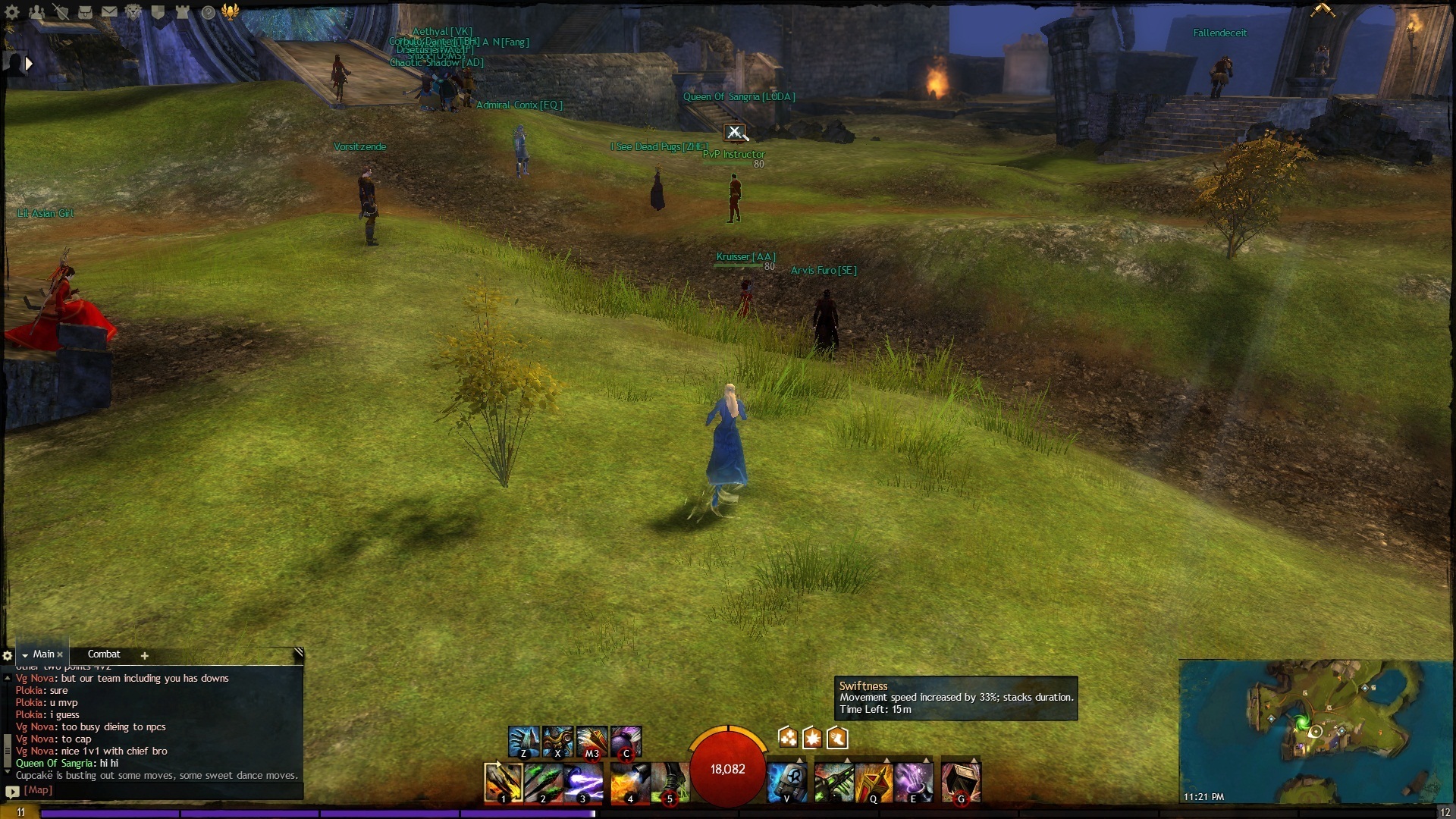Viewport: 1456px width, 819px height.
Task: Switch to the Combat chat tab
Action: [104, 654]
